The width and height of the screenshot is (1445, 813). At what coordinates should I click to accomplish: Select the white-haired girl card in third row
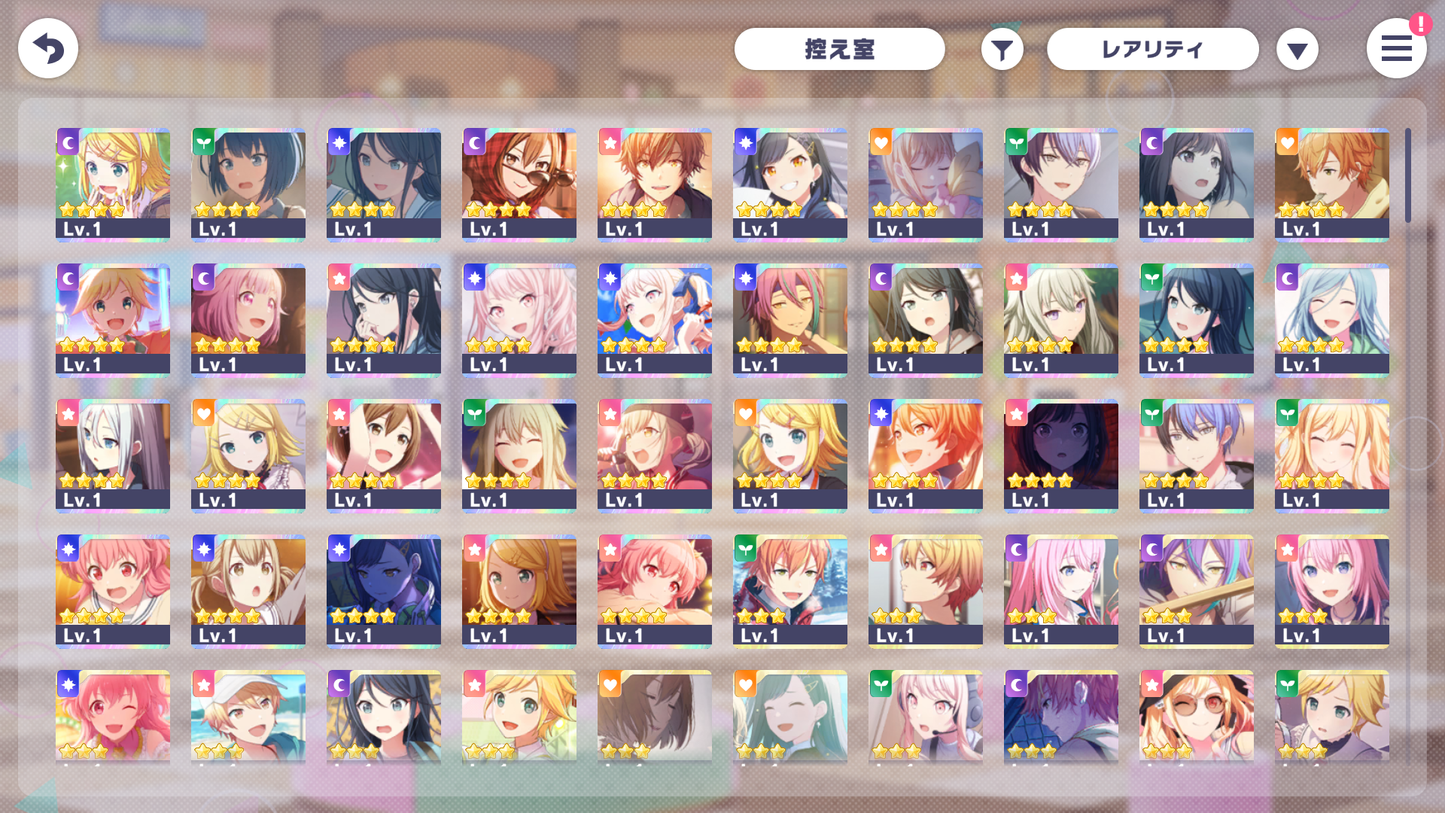[x=113, y=457]
